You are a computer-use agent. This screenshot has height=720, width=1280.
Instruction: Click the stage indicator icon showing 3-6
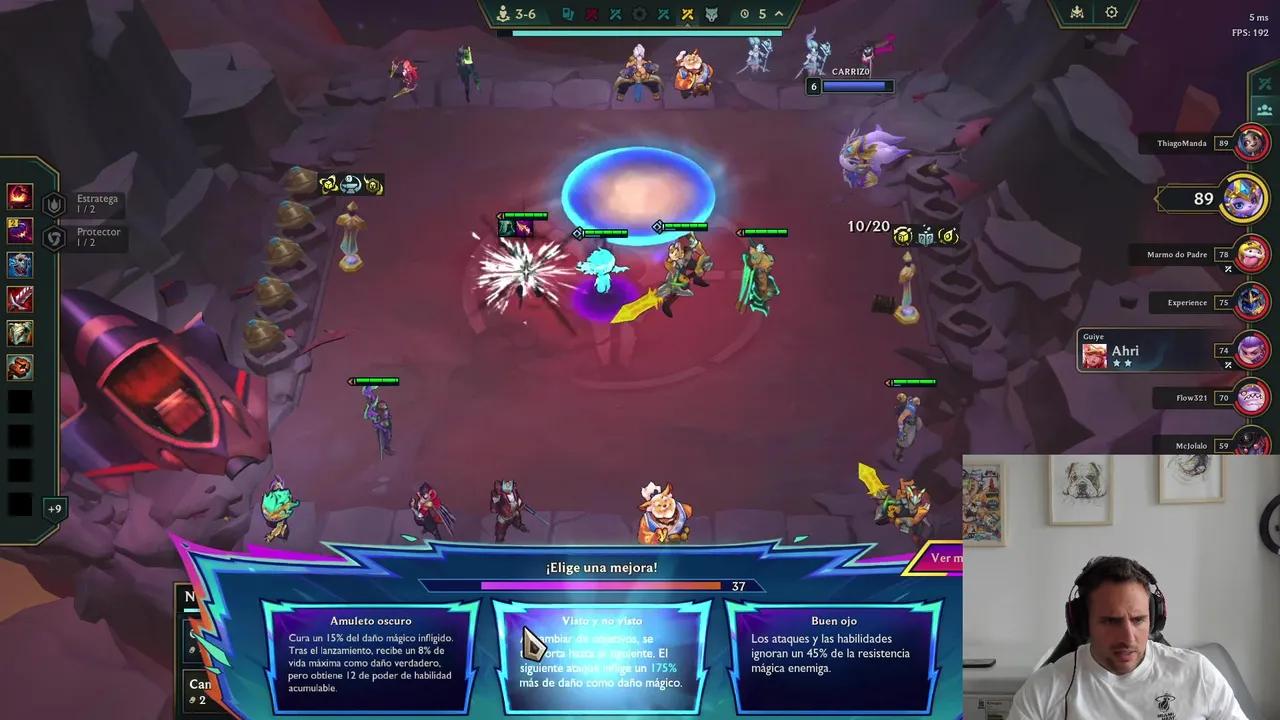(505, 13)
